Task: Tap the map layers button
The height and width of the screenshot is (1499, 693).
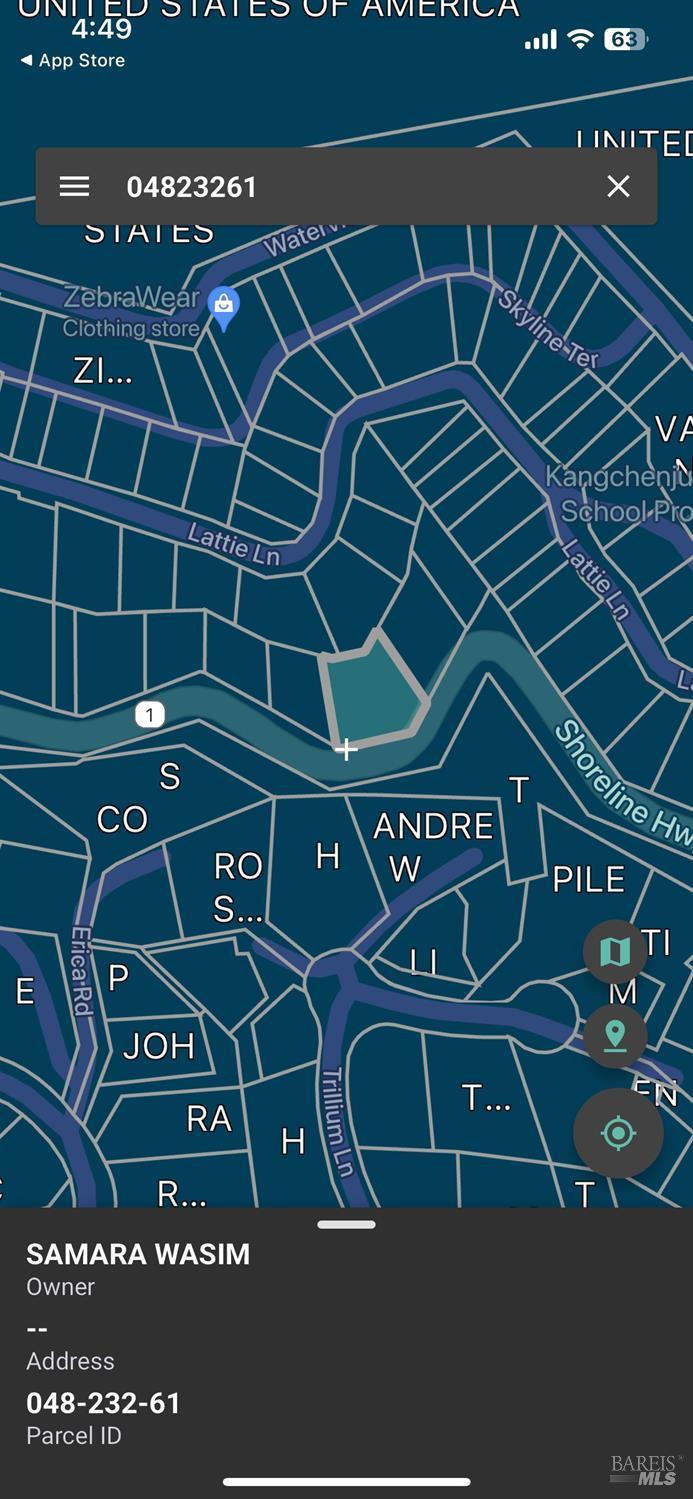Action: pos(614,951)
